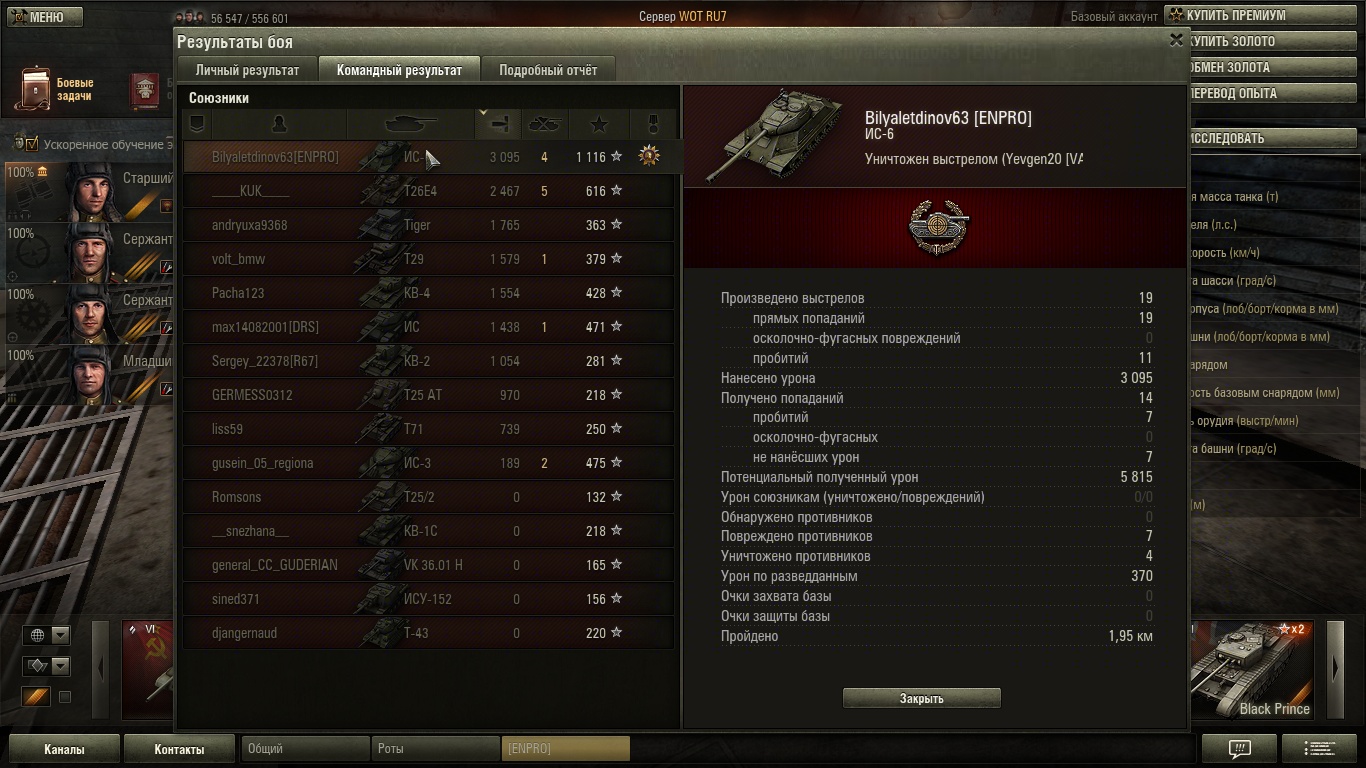This screenshot has height=768, width=1366.
Task: Open the Каналы chat channels
Action: [x=64, y=749]
